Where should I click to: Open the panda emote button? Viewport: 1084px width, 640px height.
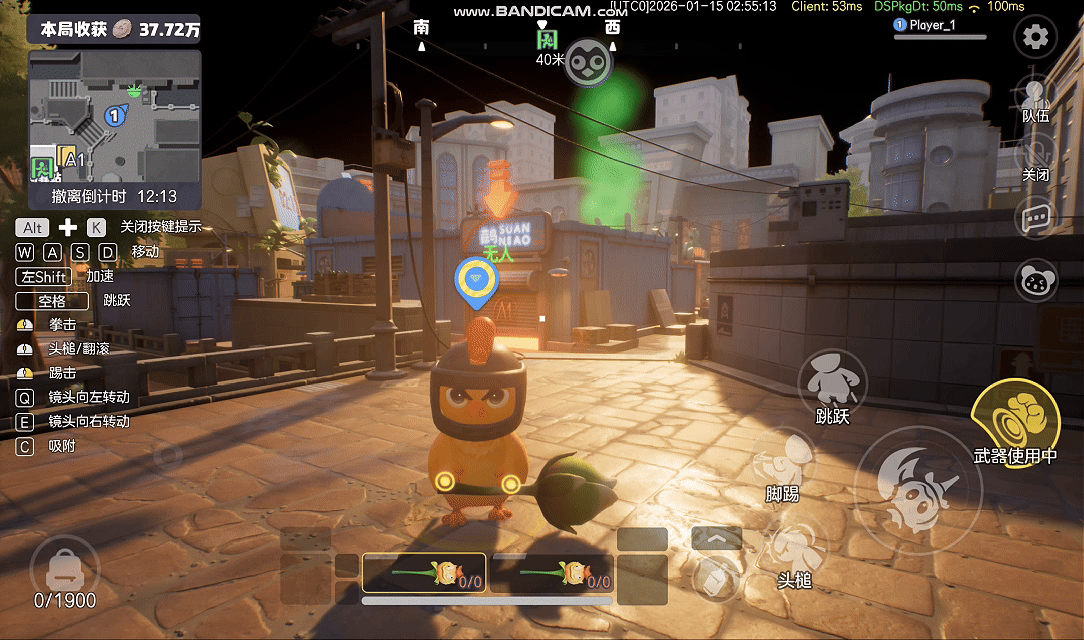[1036, 280]
